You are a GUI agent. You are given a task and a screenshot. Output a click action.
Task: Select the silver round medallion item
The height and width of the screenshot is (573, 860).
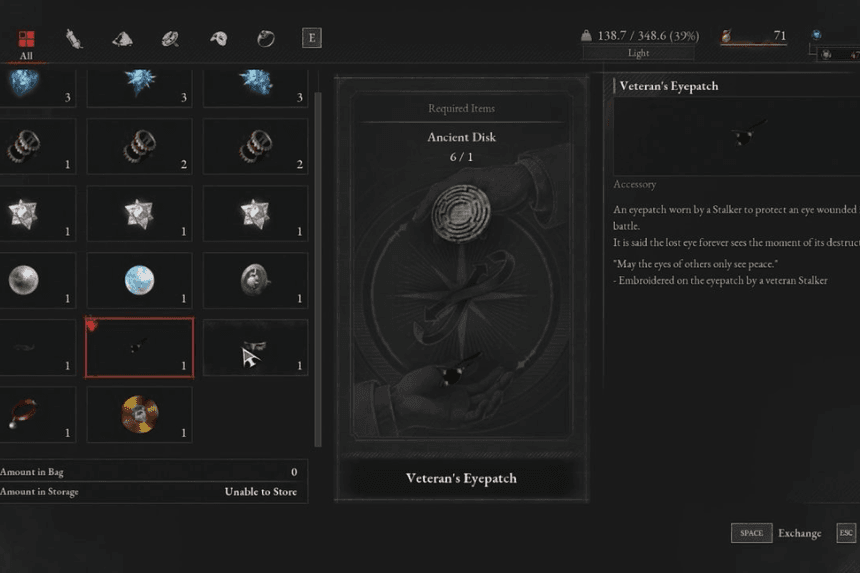(x=255, y=280)
